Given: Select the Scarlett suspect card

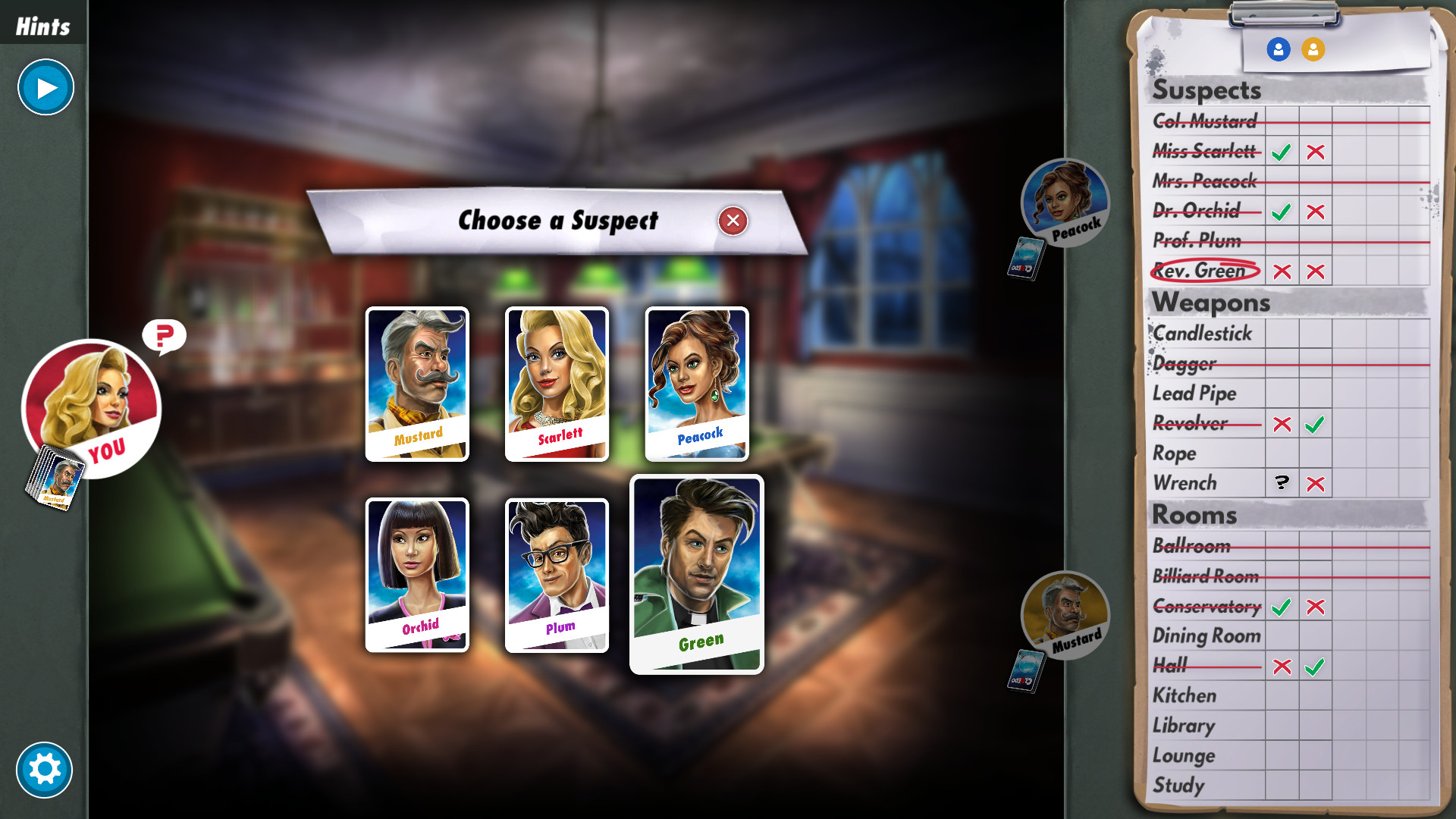Looking at the screenshot, I should click(556, 383).
